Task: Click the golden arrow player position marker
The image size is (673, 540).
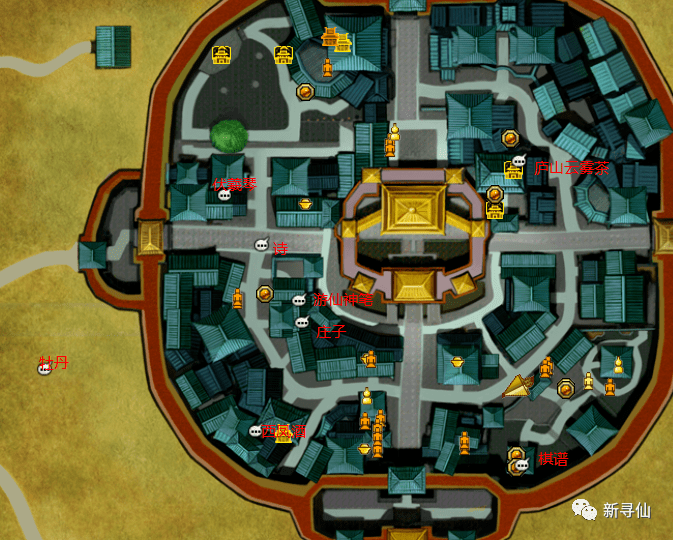Action: coord(518,386)
